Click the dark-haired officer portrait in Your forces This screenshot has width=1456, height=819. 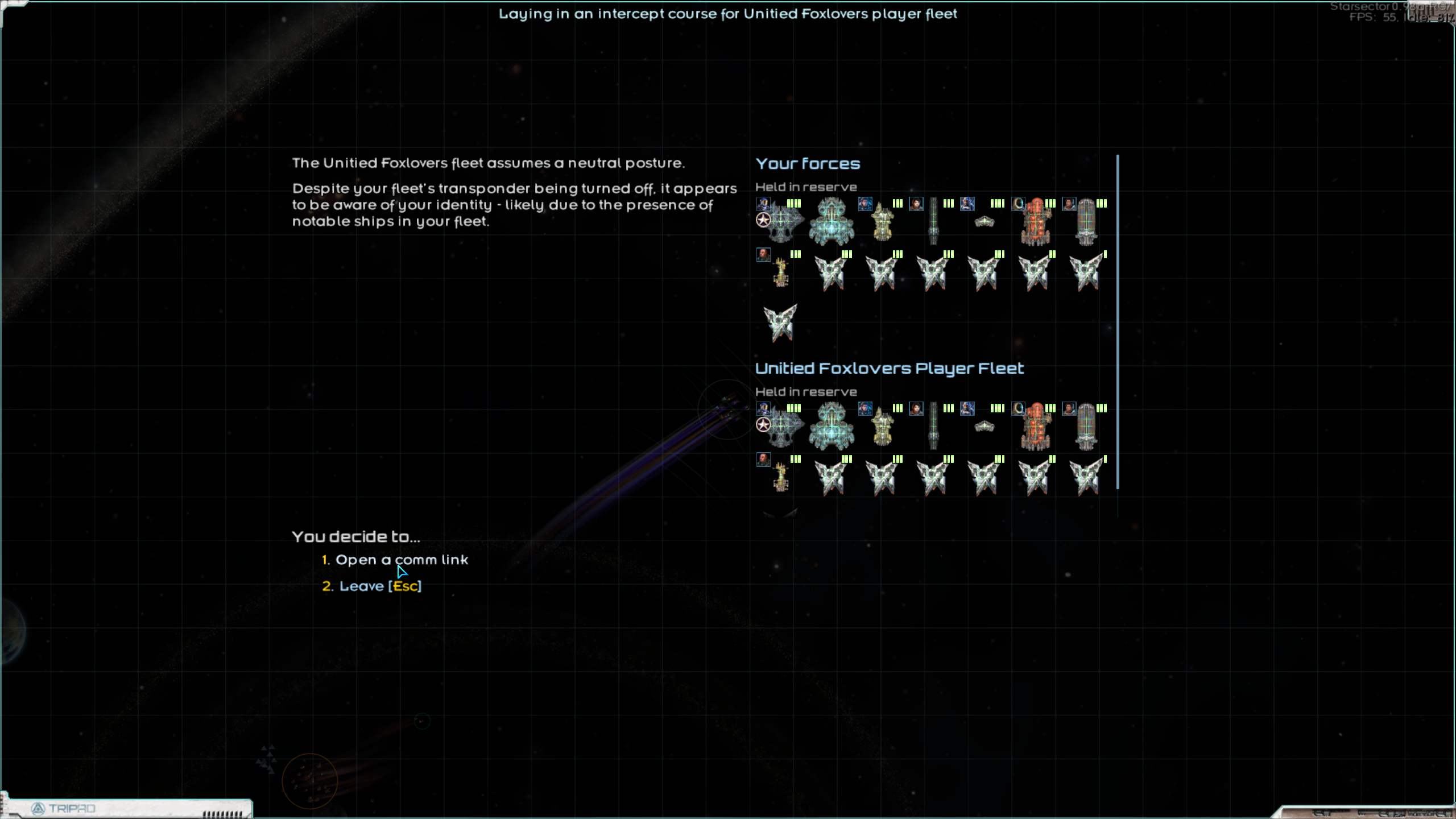point(916,204)
